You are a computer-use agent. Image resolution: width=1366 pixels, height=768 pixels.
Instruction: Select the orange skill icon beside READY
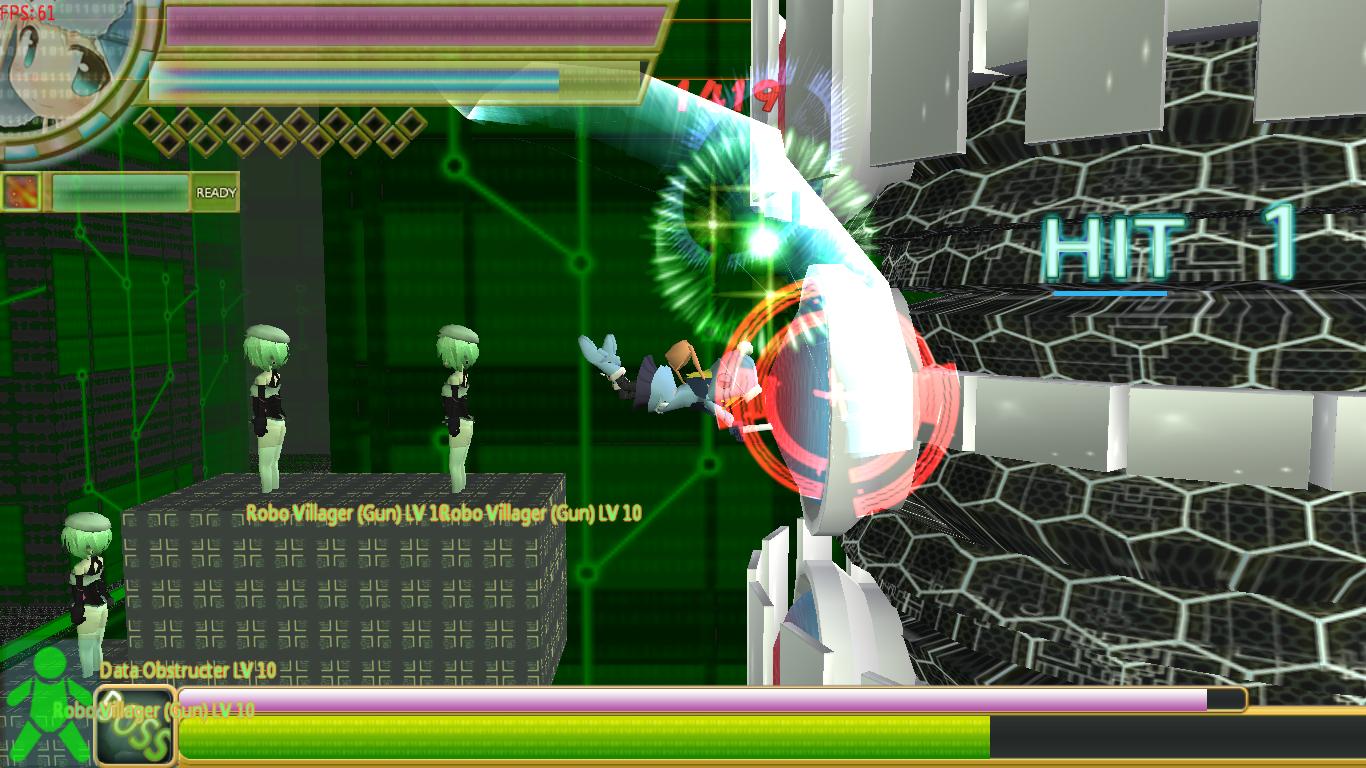point(19,190)
